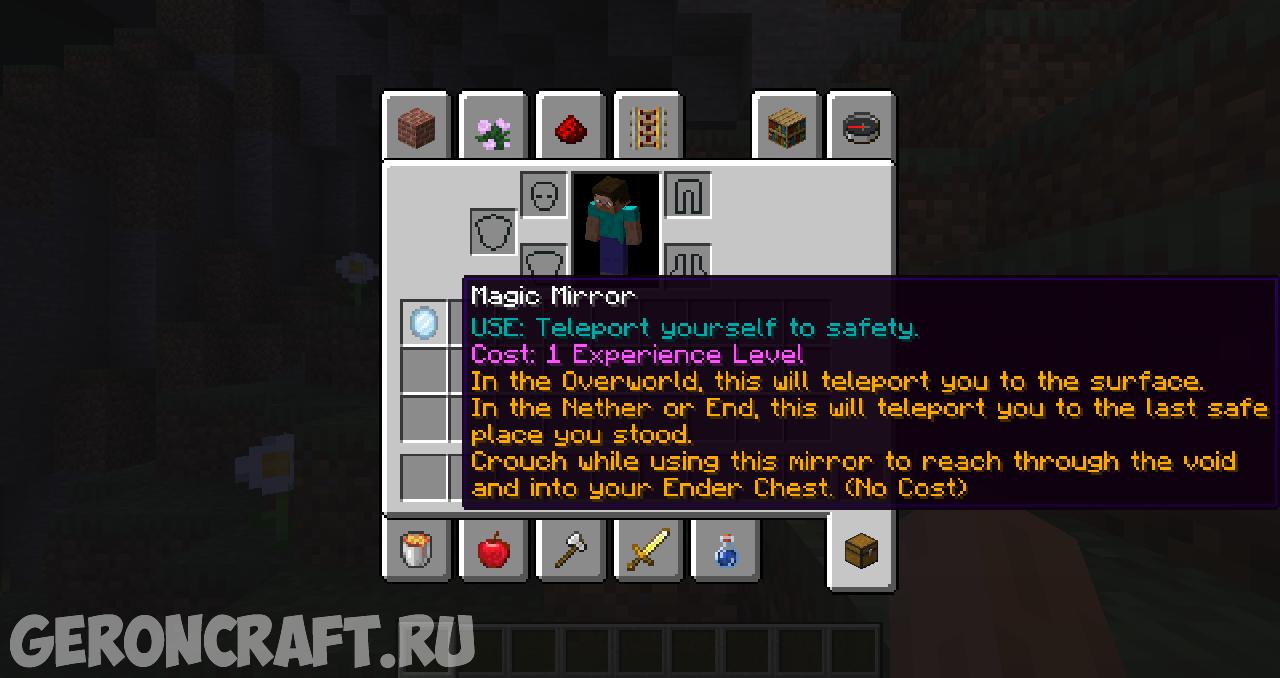Open the golden sword Combat tab
The image size is (1280, 678).
tap(648, 548)
